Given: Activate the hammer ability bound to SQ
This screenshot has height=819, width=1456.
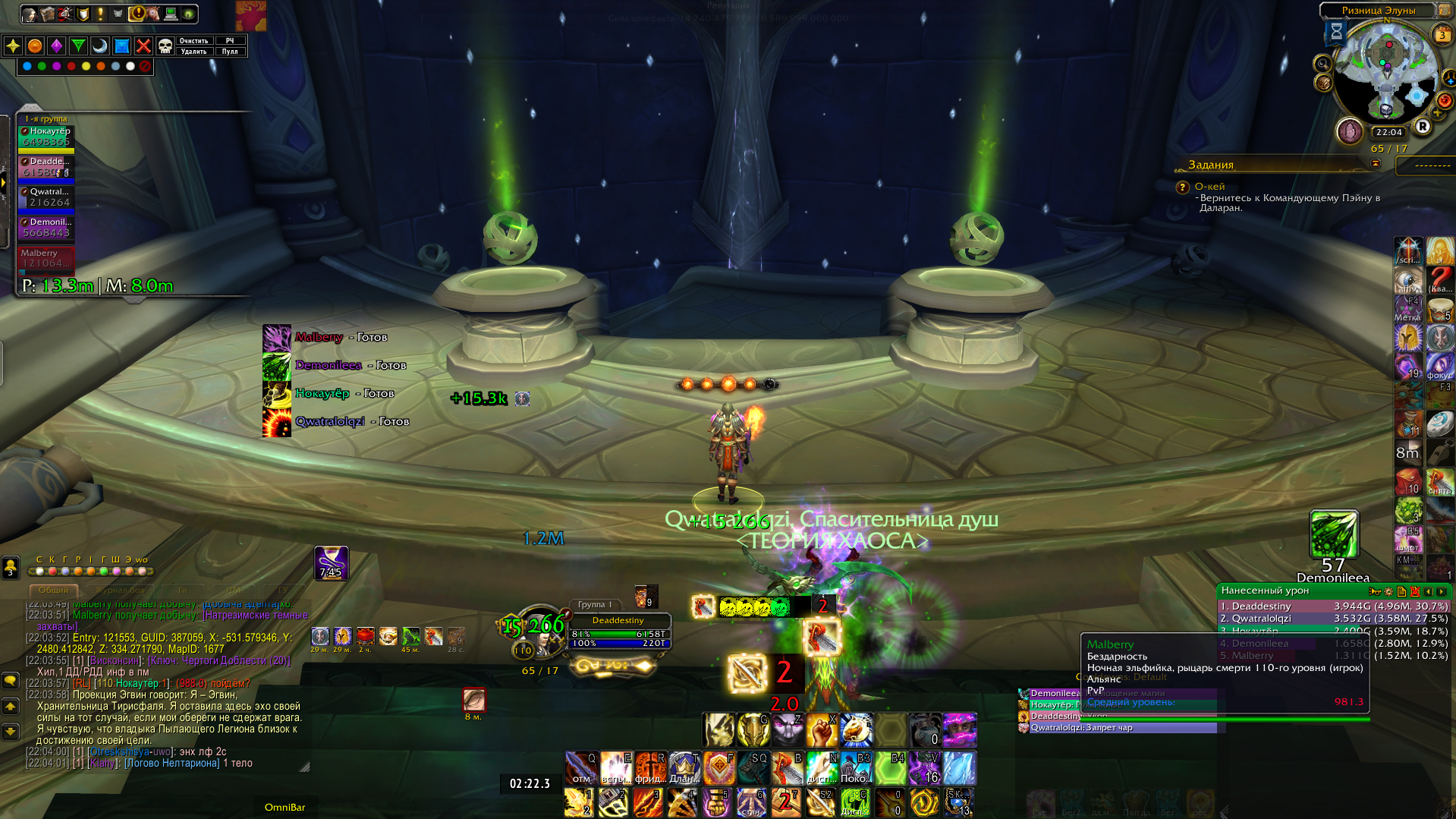Looking at the screenshot, I should 753,768.
